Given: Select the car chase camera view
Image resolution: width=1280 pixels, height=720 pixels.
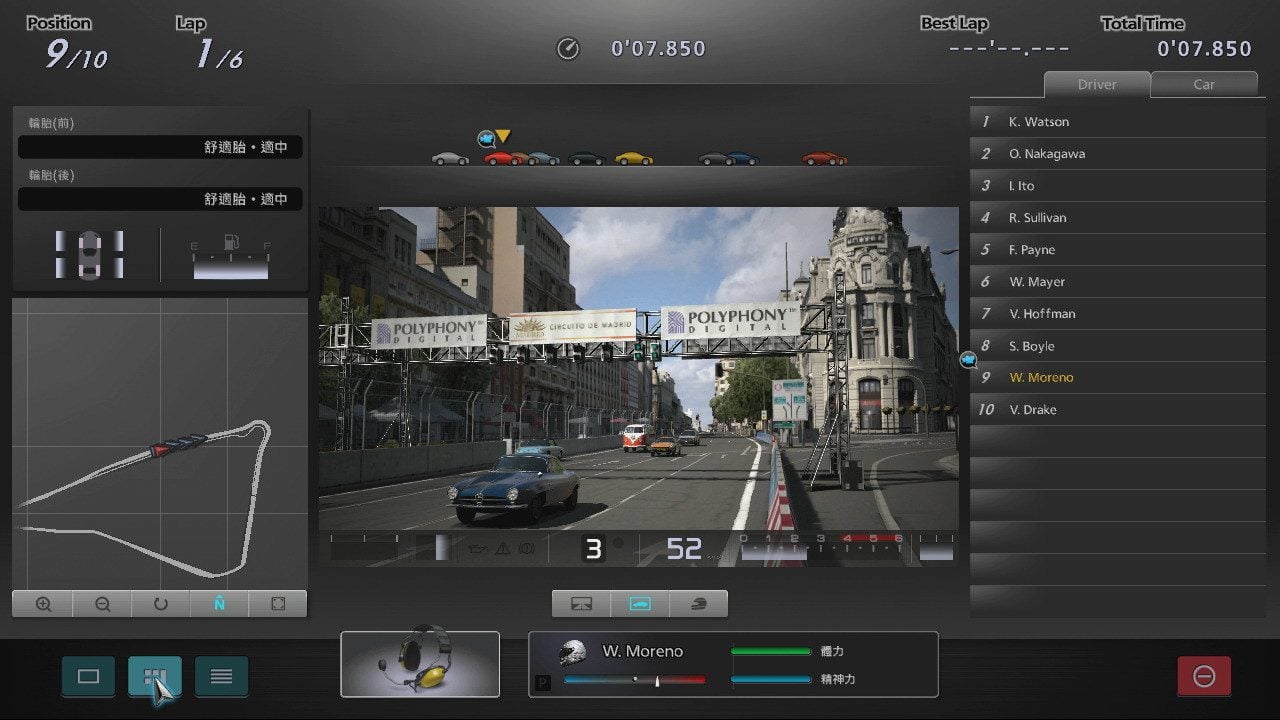Looking at the screenshot, I should [639, 603].
